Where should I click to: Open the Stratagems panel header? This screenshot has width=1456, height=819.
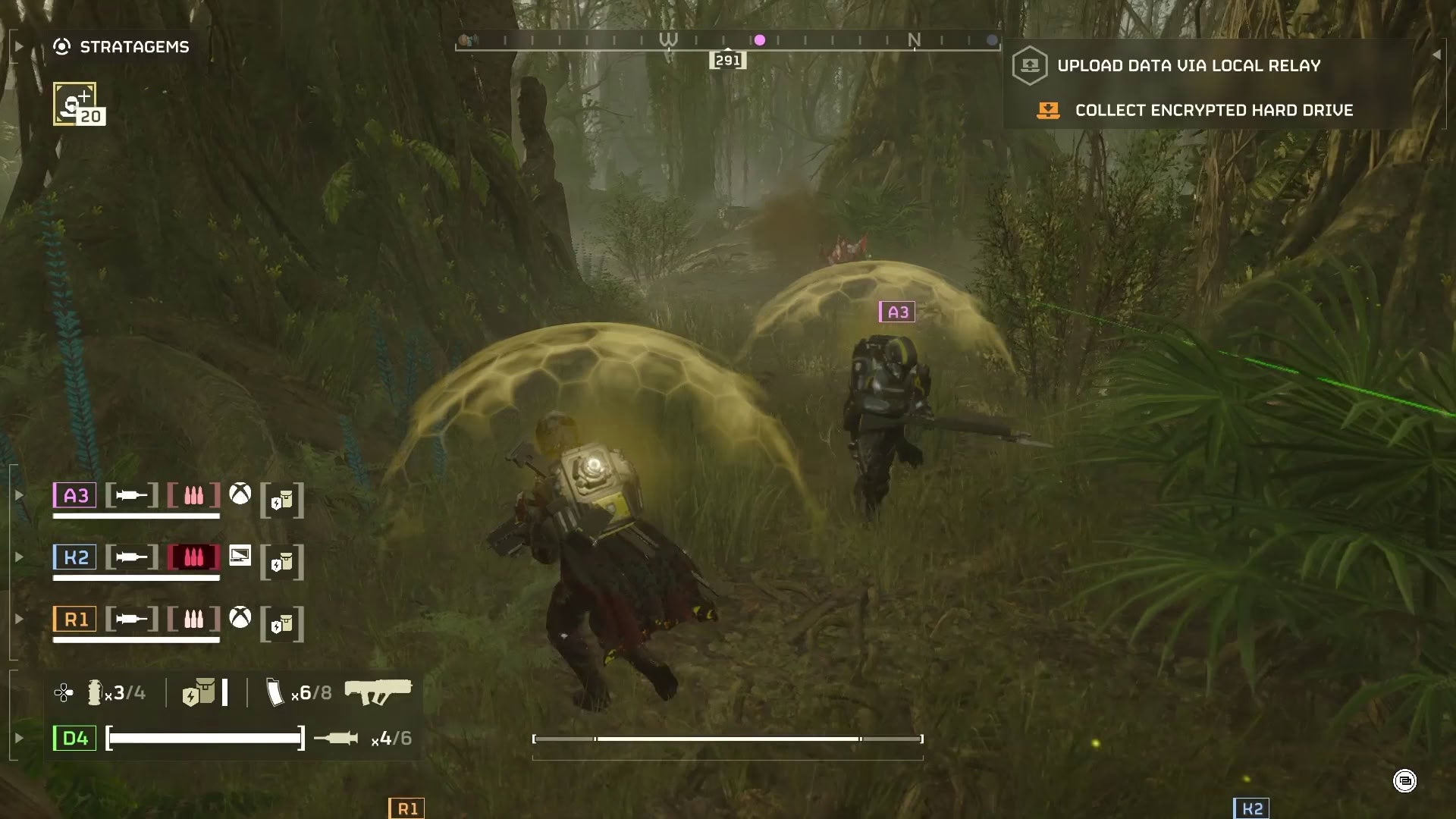[x=133, y=47]
